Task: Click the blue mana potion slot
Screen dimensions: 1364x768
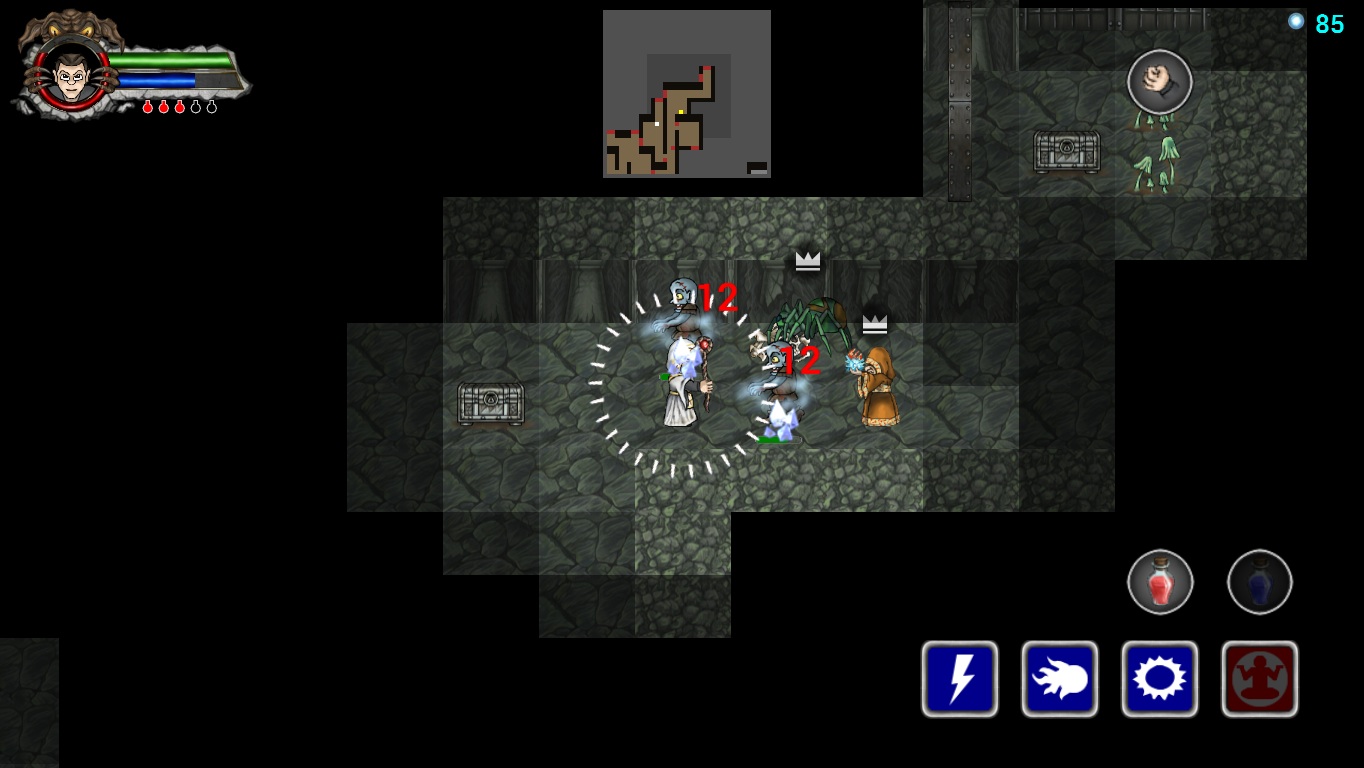Action: 1259,582
